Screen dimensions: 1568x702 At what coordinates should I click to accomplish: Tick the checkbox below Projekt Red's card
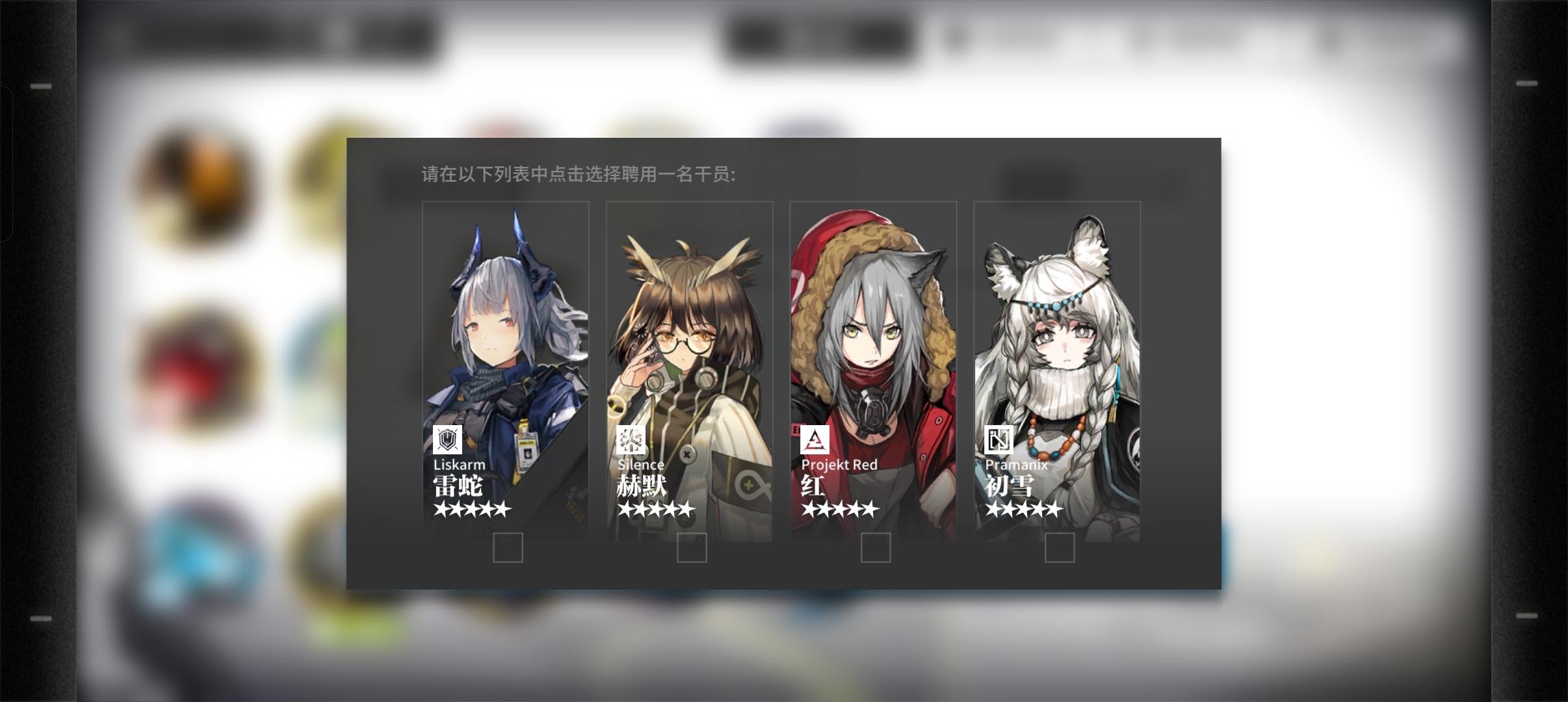pos(876,549)
